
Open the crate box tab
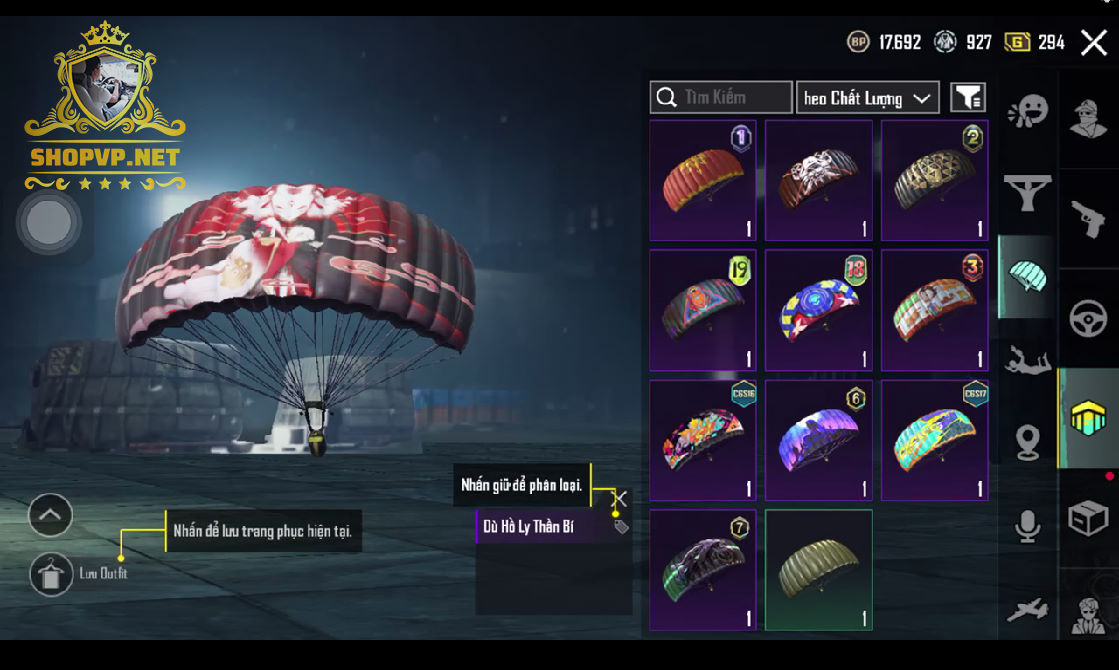[x=1088, y=518]
